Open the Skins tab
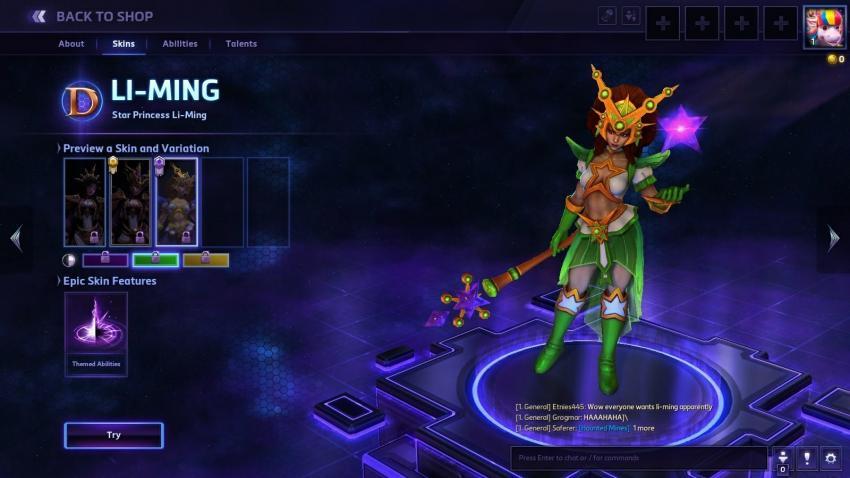This screenshot has width=850, height=478. (124, 44)
